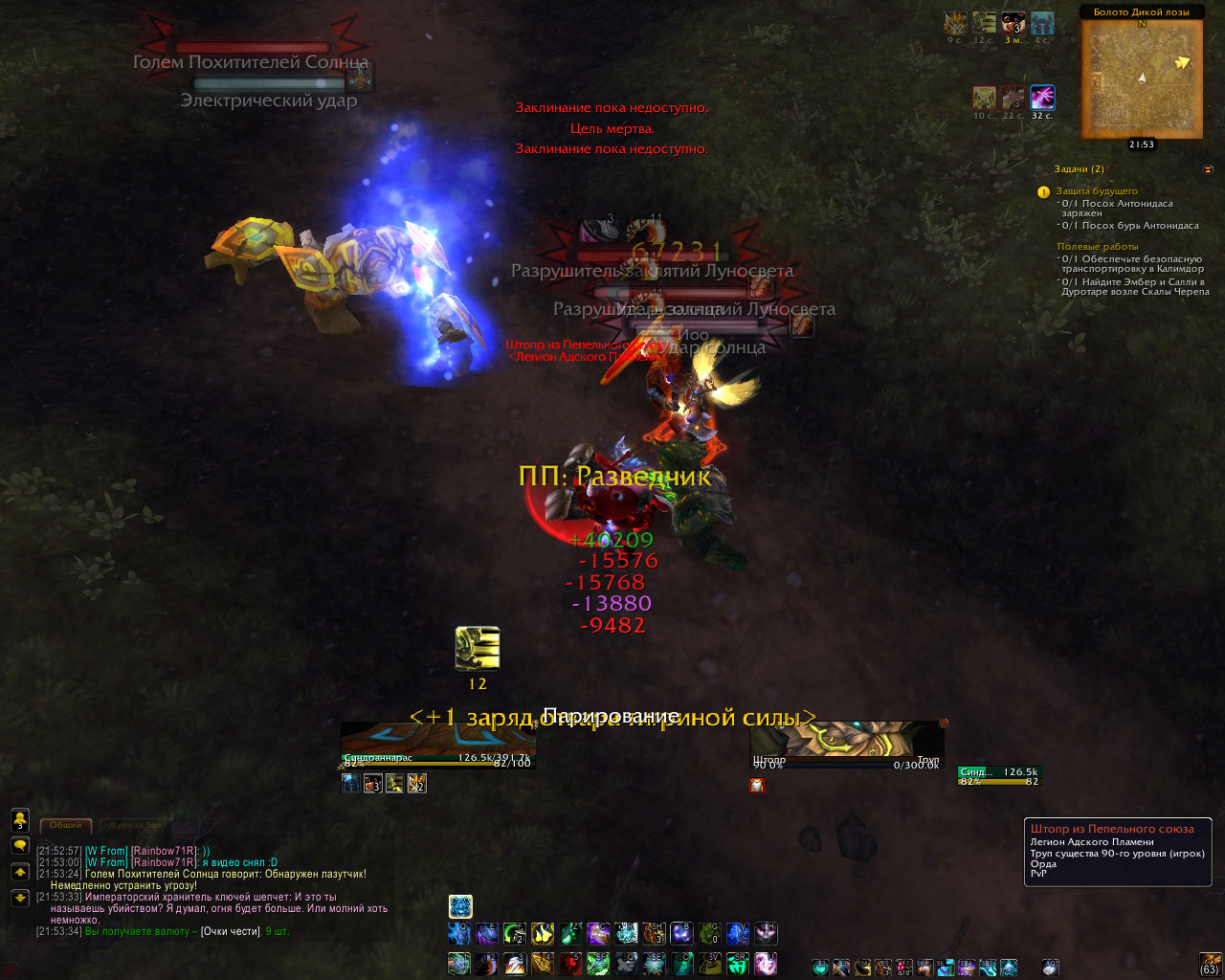Click the large yellow proc icon showing 12

point(478,649)
